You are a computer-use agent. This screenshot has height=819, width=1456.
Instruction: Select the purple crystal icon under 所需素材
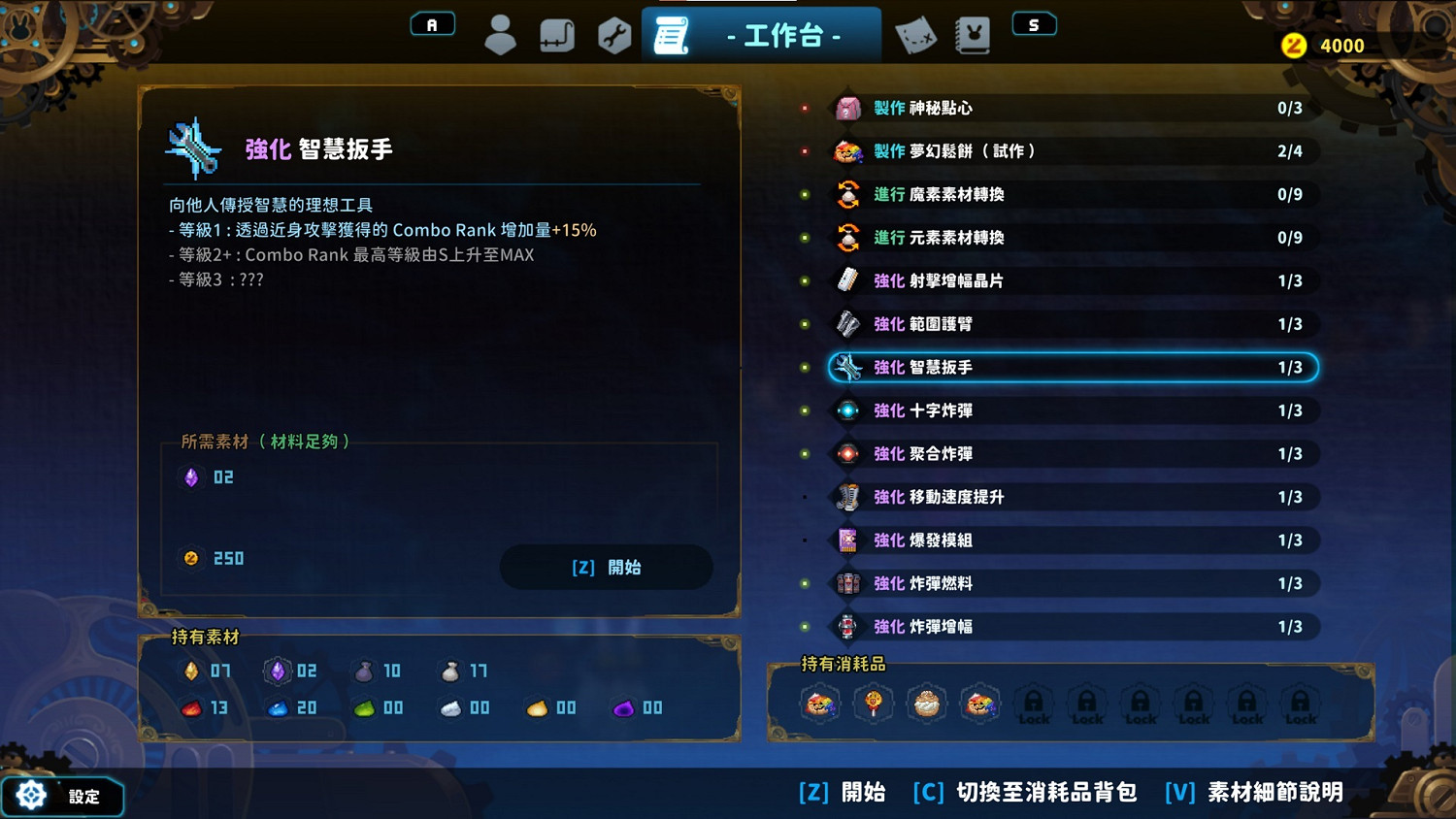(191, 477)
